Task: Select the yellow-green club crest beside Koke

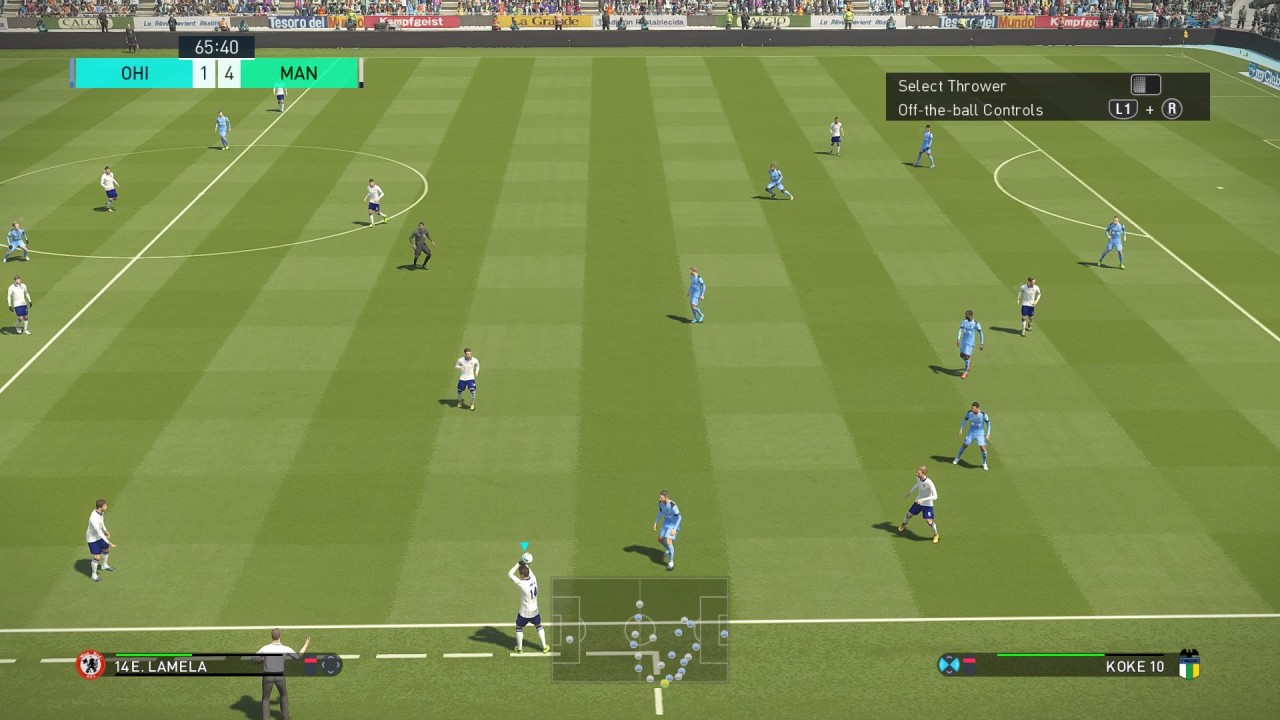Action: click(x=1189, y=665)
